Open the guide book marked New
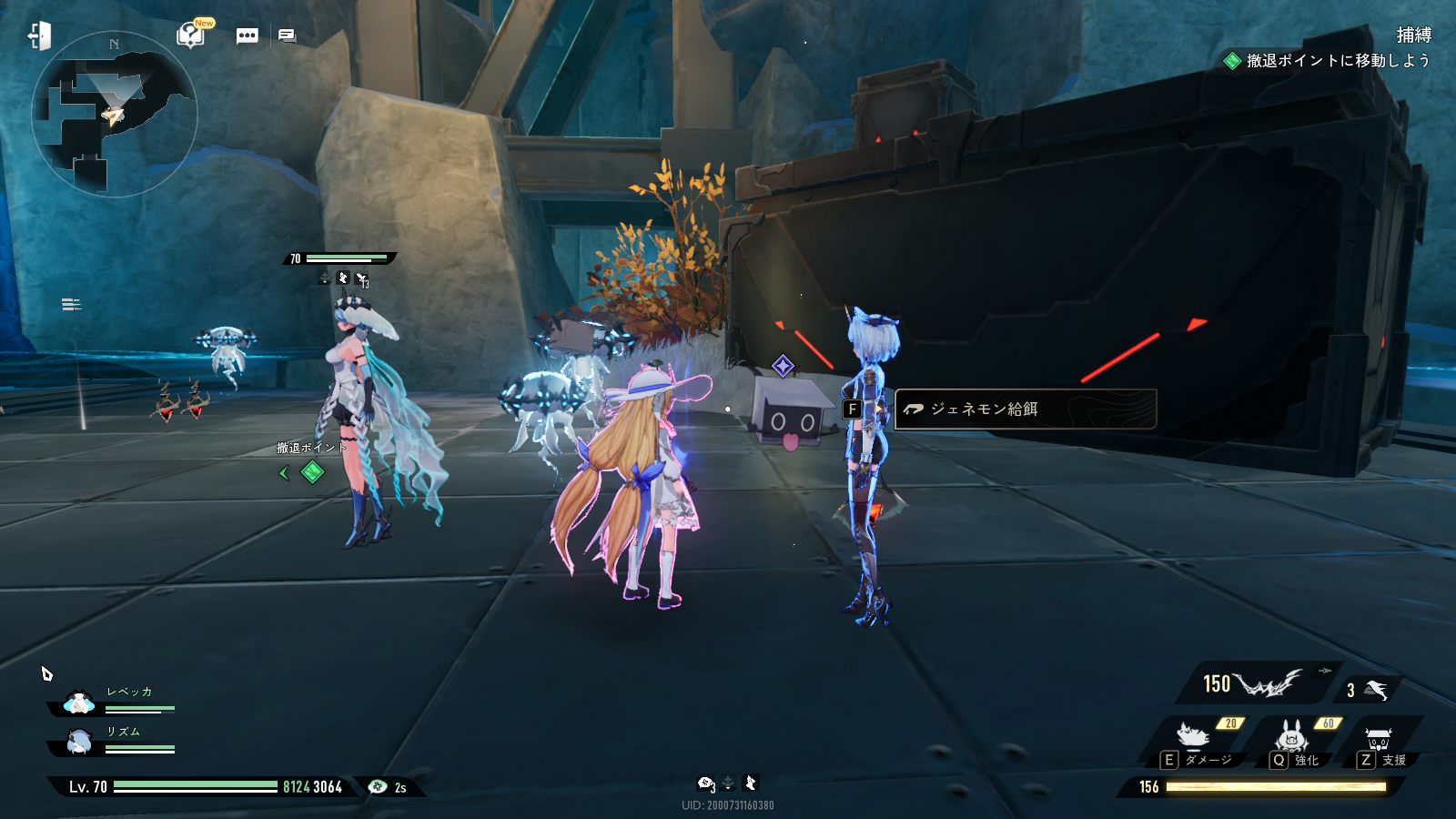This screenshot has height=819, width=1456. pos(191,35)
